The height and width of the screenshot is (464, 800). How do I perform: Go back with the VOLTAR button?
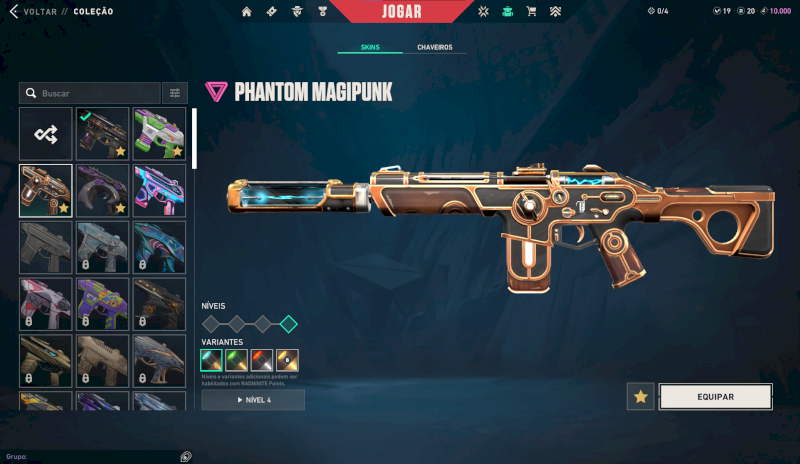[38, 12]
